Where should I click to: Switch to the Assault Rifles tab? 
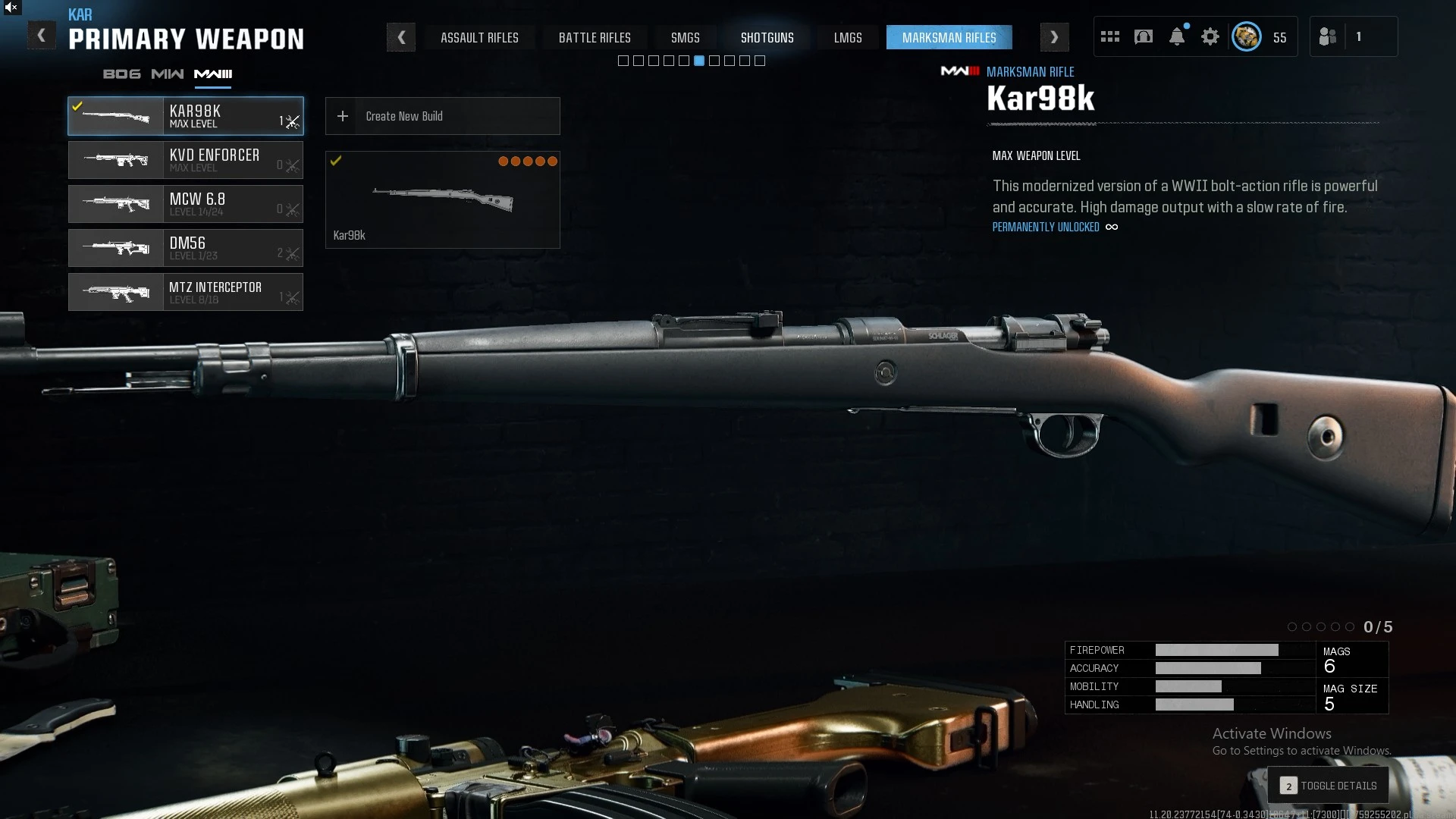[x=479, y=38]
